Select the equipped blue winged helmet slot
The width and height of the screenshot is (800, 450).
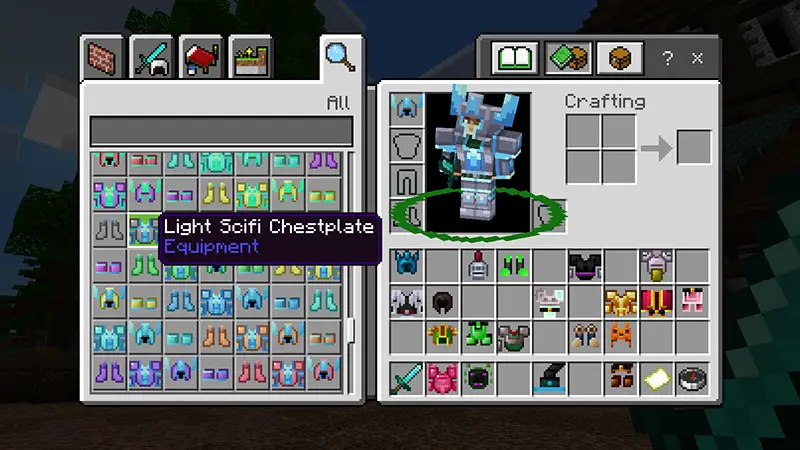pyautogui.click(x=407, y=108)
